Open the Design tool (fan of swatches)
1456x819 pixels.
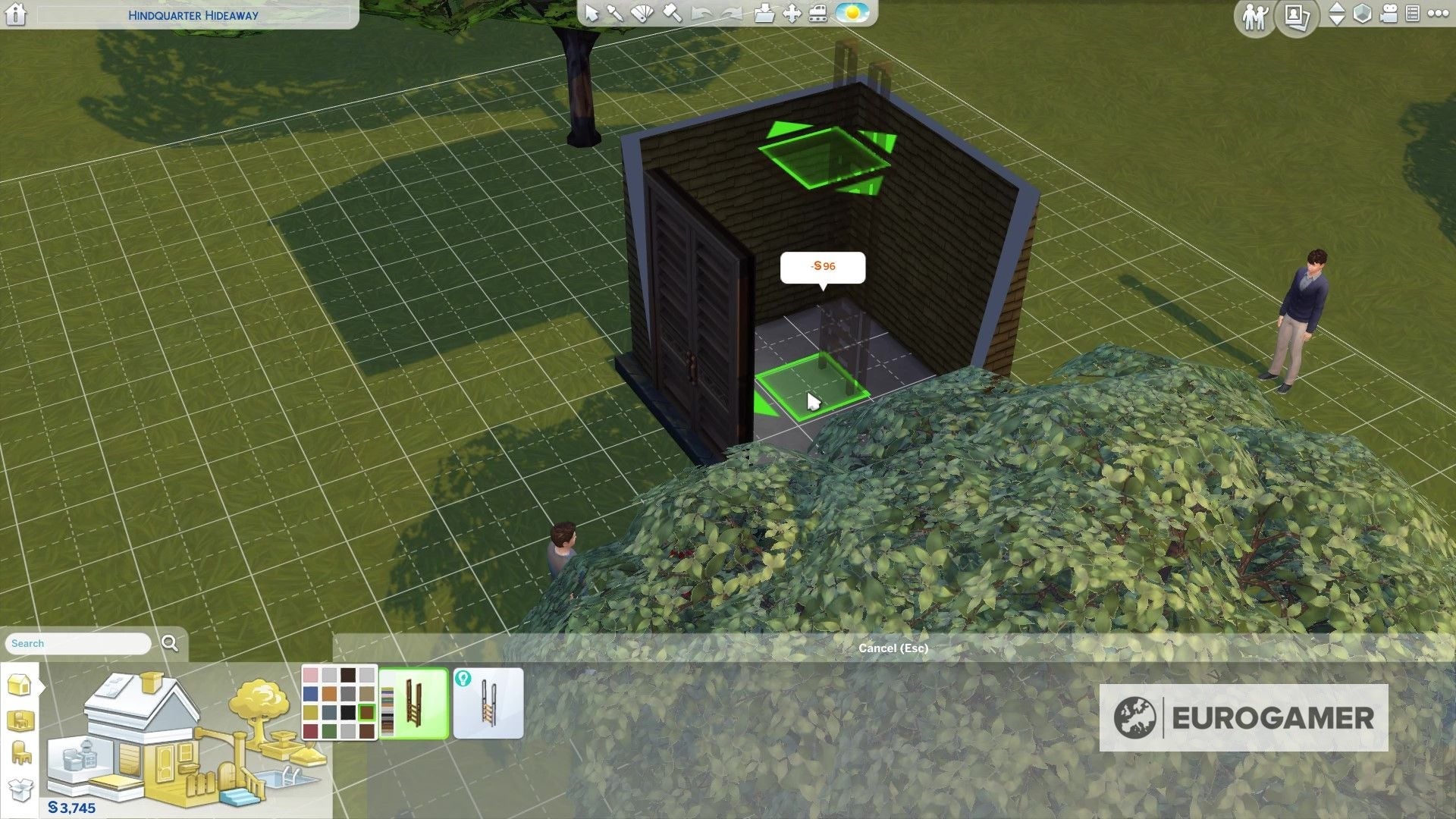[x=642, y=14]
